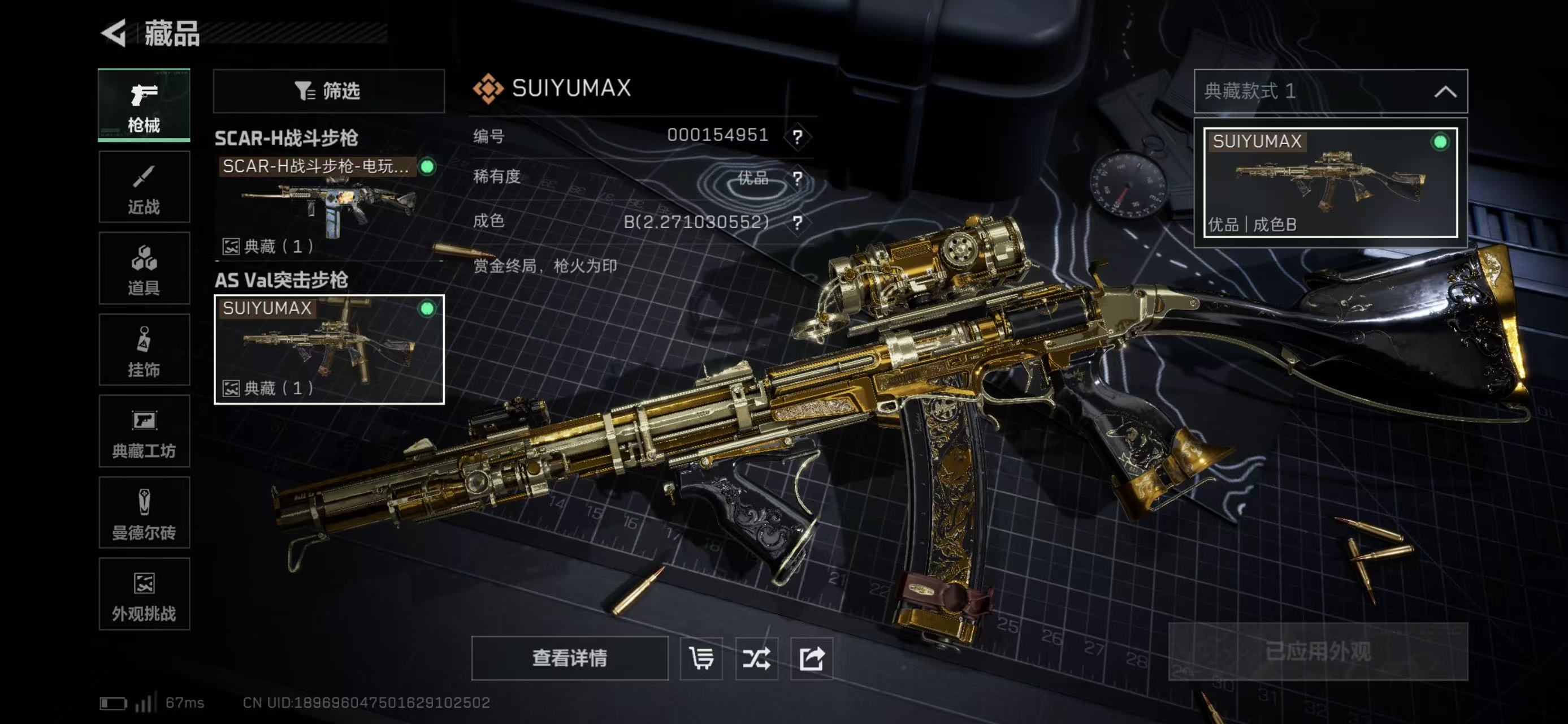Viewport: 1568px width, 724px height.
Task: Switch to the 枪械 firearms tab
Action: point(144,105)
